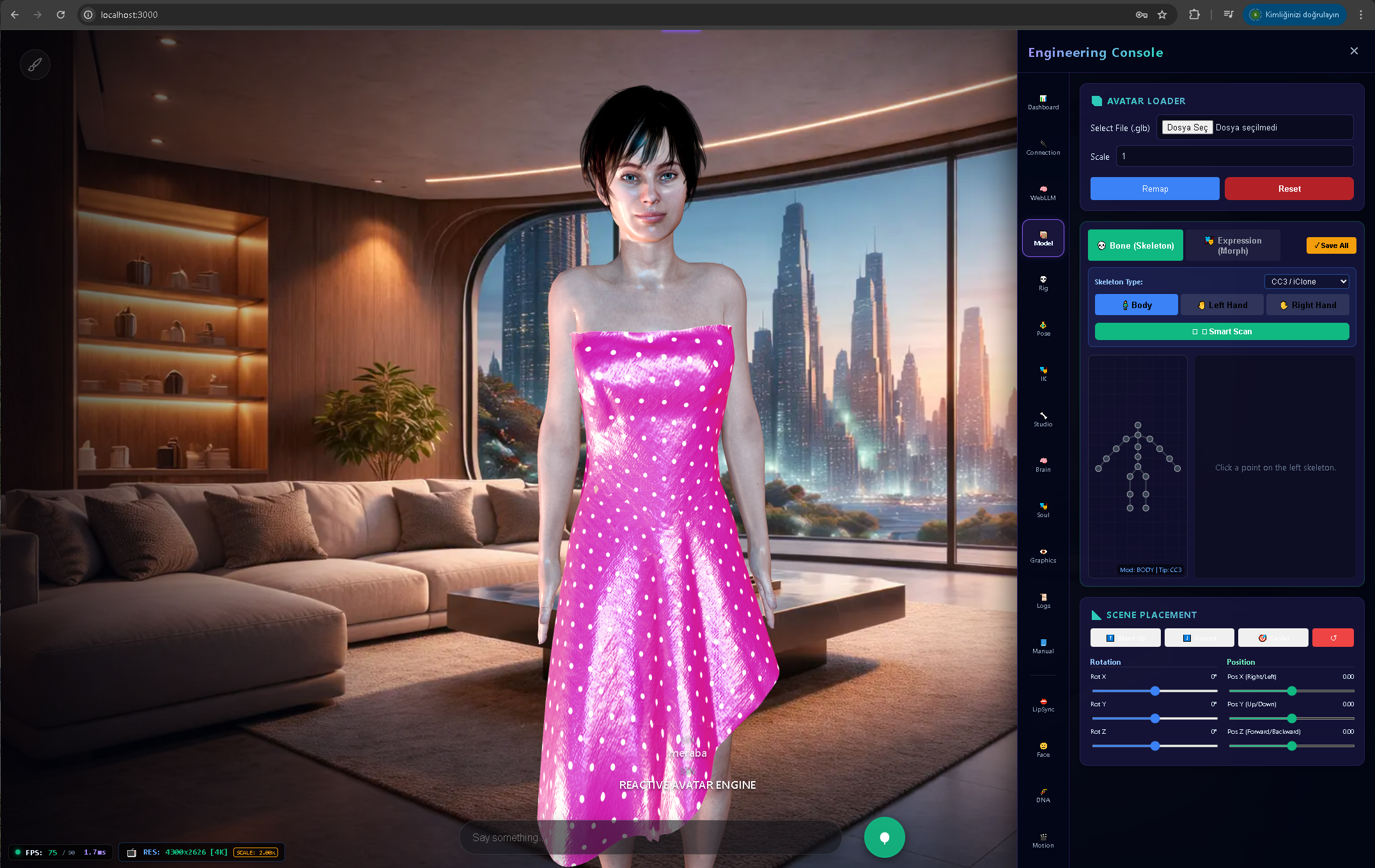Select the Bone (Skeleton) tab
The image size is (1375, 868).
pos(1135,245)
